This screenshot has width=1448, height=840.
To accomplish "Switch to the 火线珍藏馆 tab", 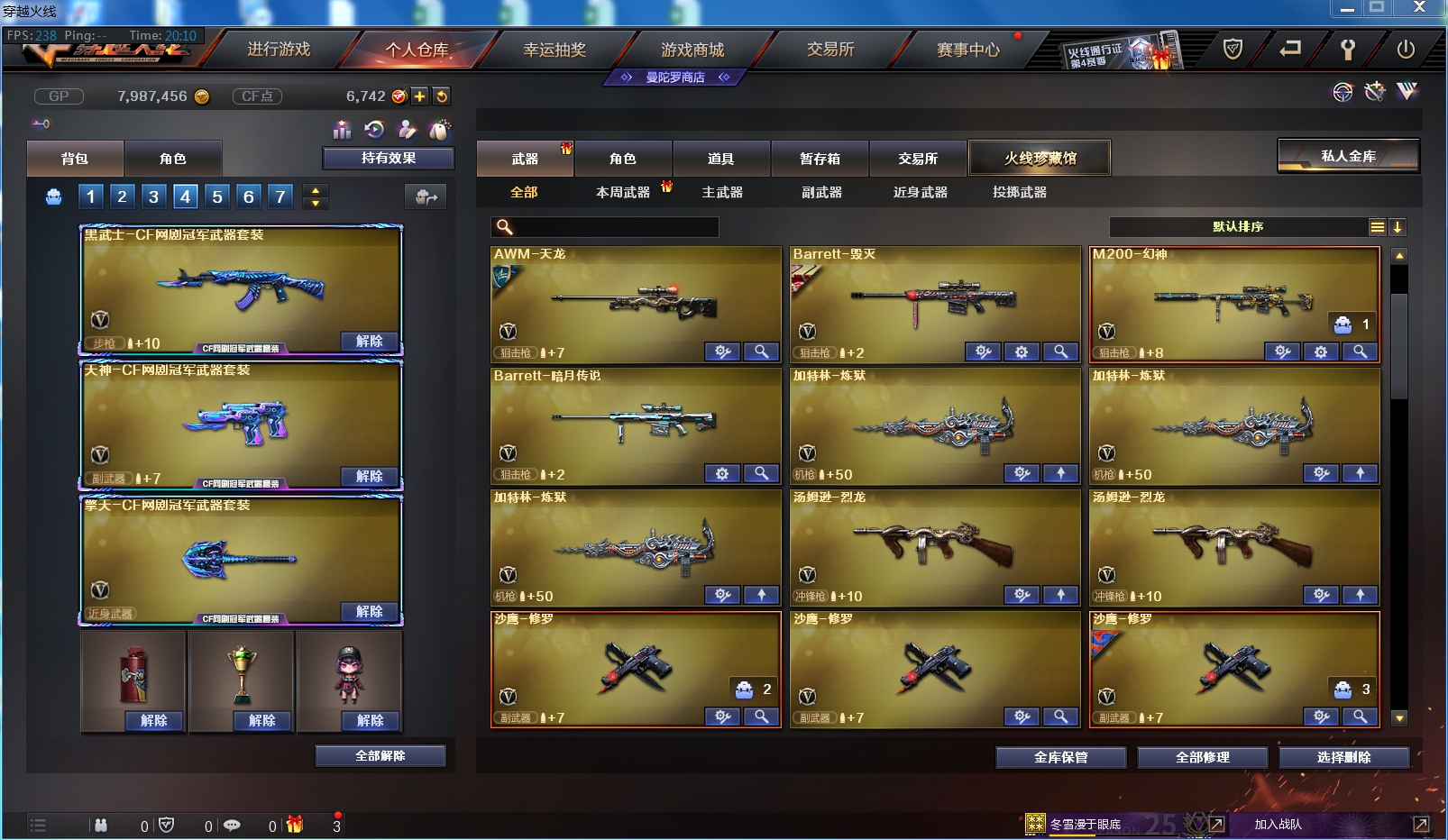I will tap(1040, 158).
